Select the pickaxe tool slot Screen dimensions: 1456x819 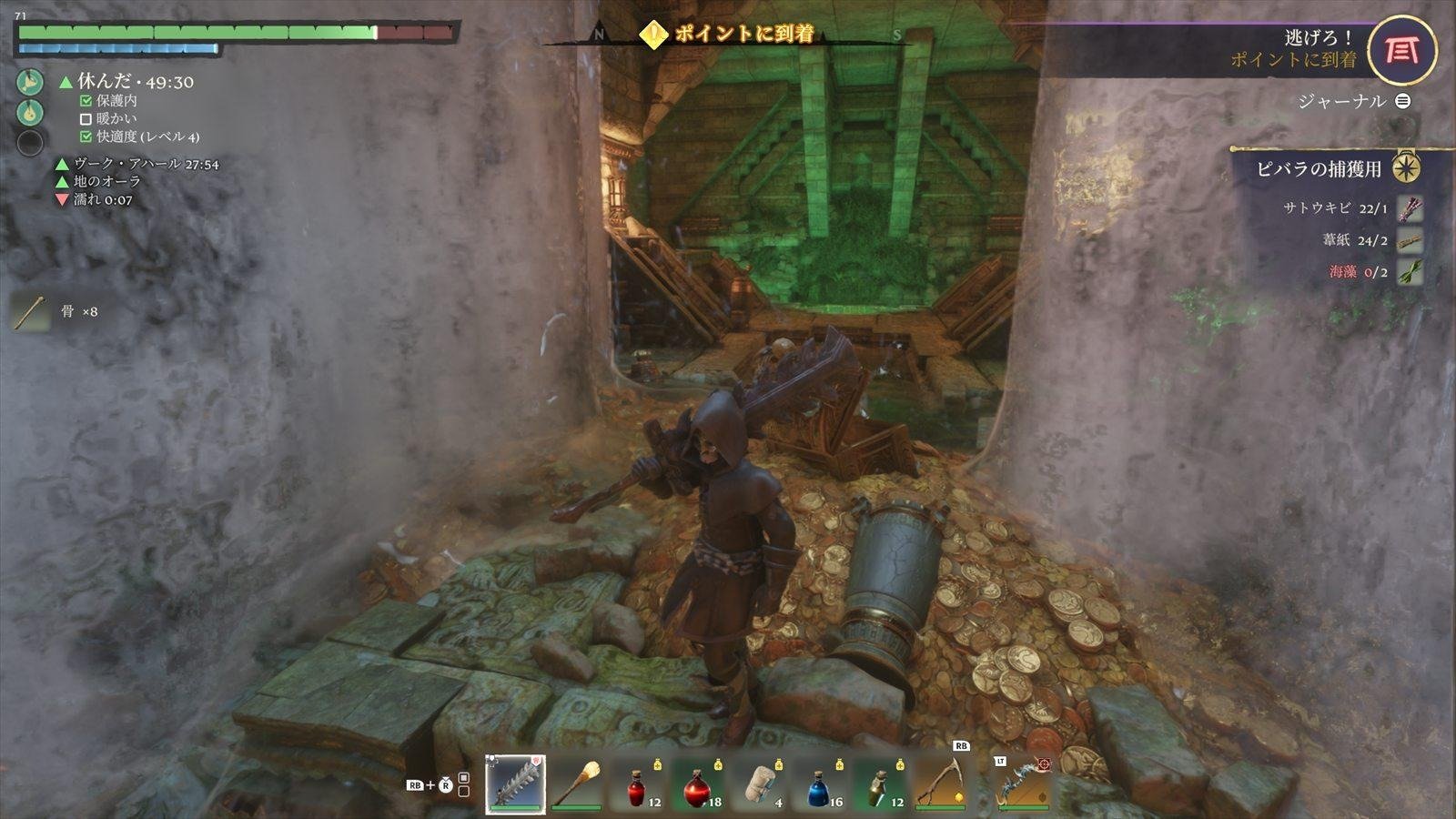[x=941, y=782]
